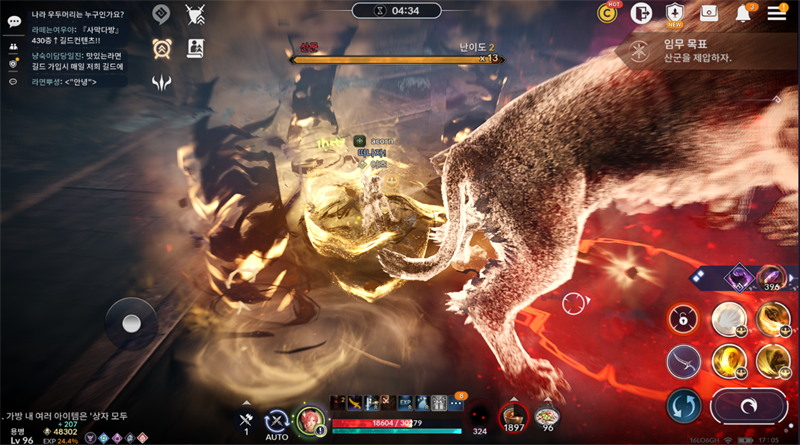Tap the virtual joystick pad
Image resolution: width=800 pixels, height=445 pixels.
tap(131, 323)
